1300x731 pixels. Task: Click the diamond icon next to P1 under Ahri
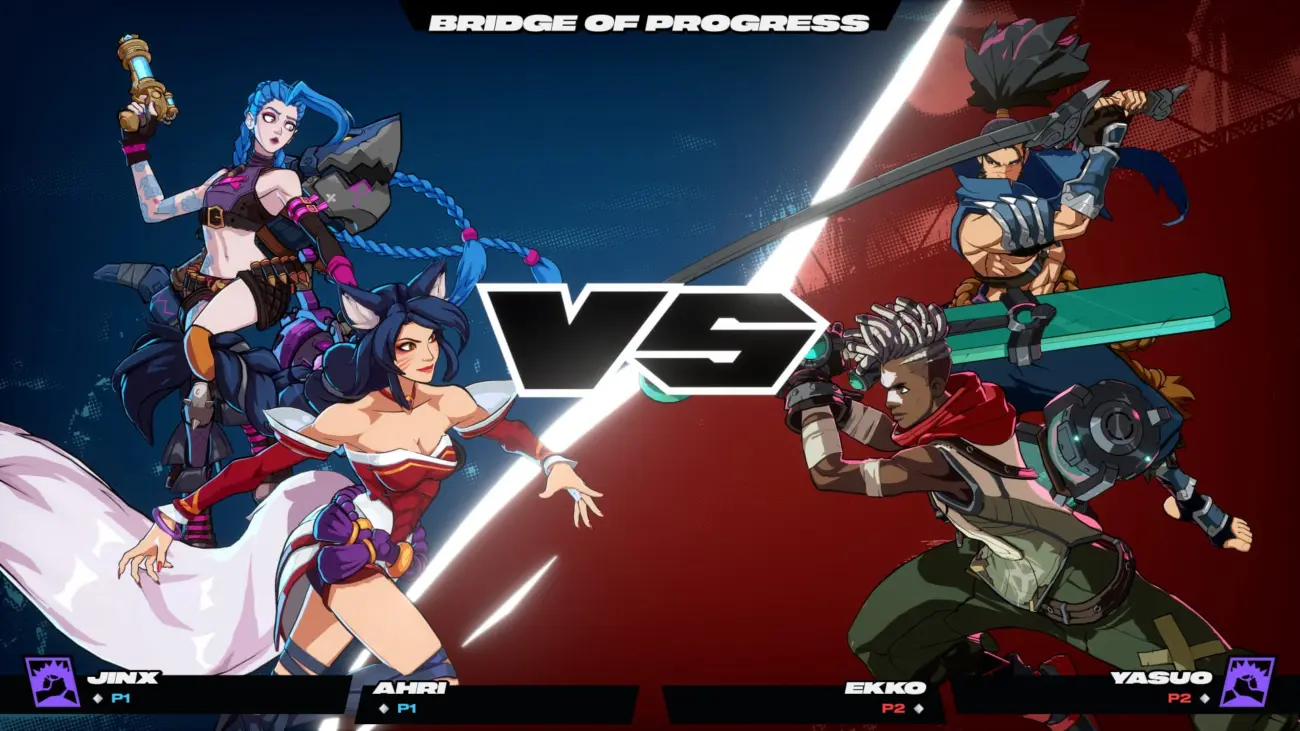click(x=384, y=709)
